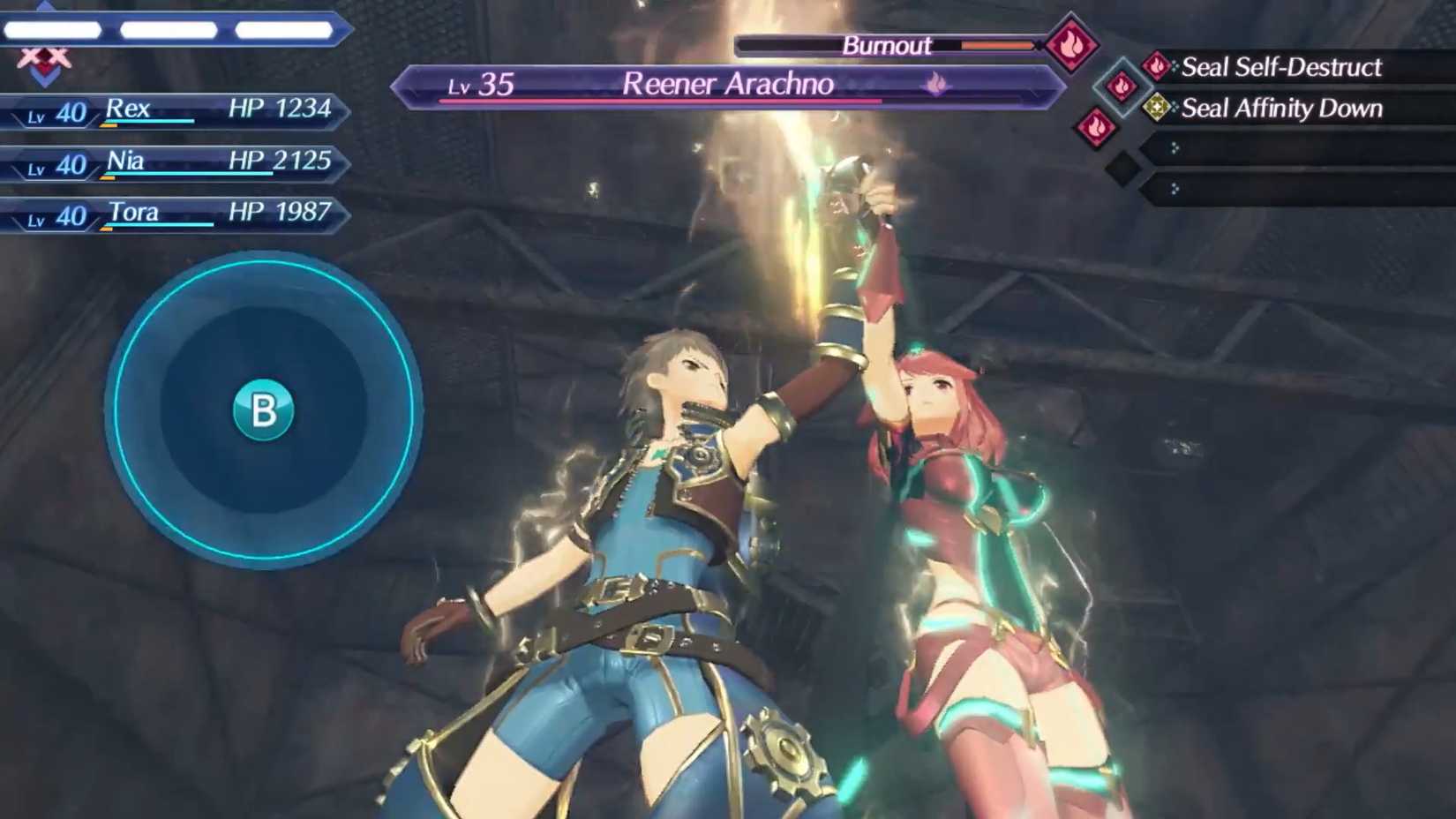The width and height of the screenshot is (1456, 819).
Task: Click the flame diamond below the Burnout gauge
Action: pyautogui.click(x=1121, y=87)
